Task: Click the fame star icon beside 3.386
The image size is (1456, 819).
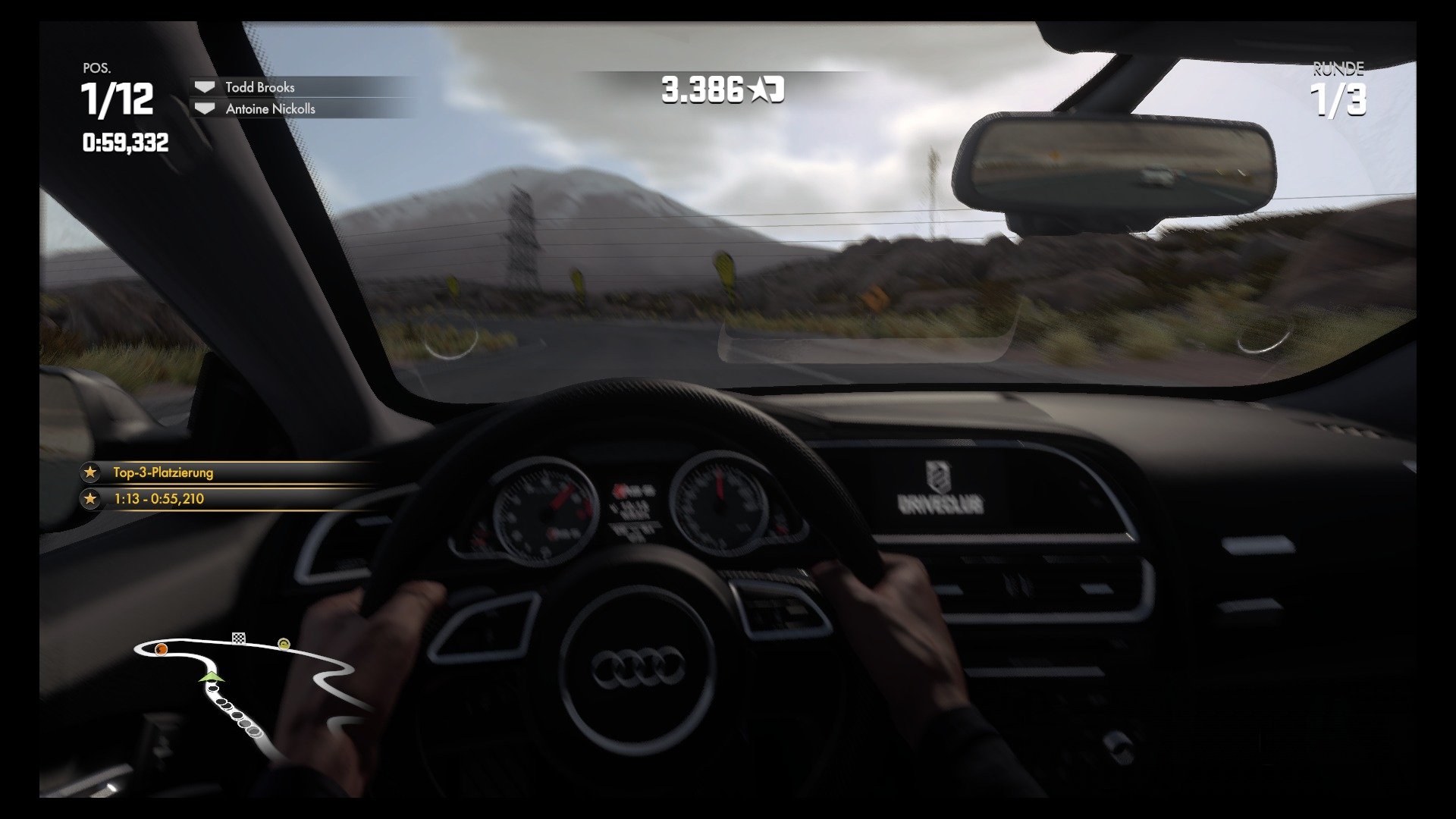Action: coord(757,88)
